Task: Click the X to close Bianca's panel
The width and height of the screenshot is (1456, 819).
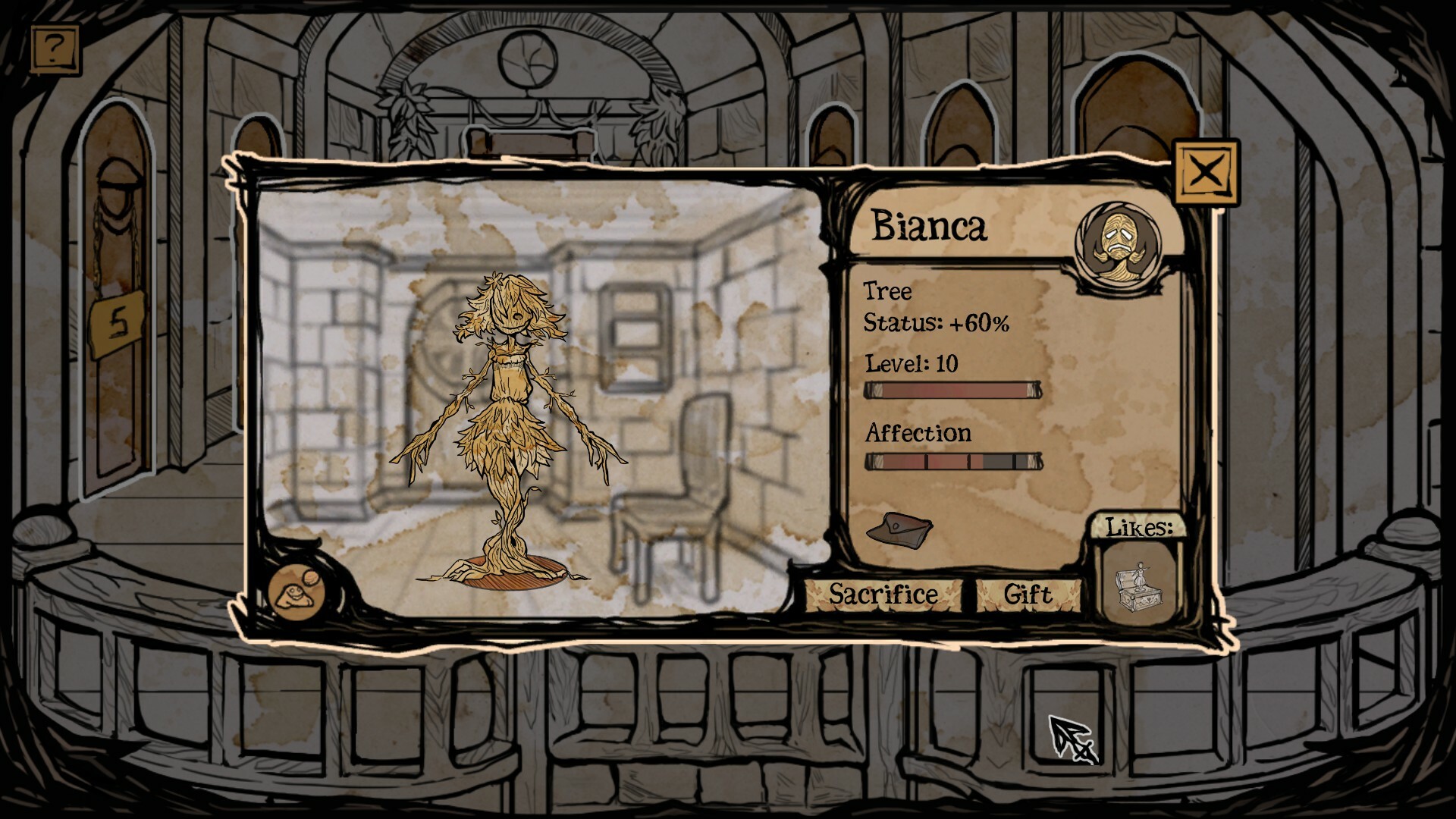Action: coord(1206,171)
